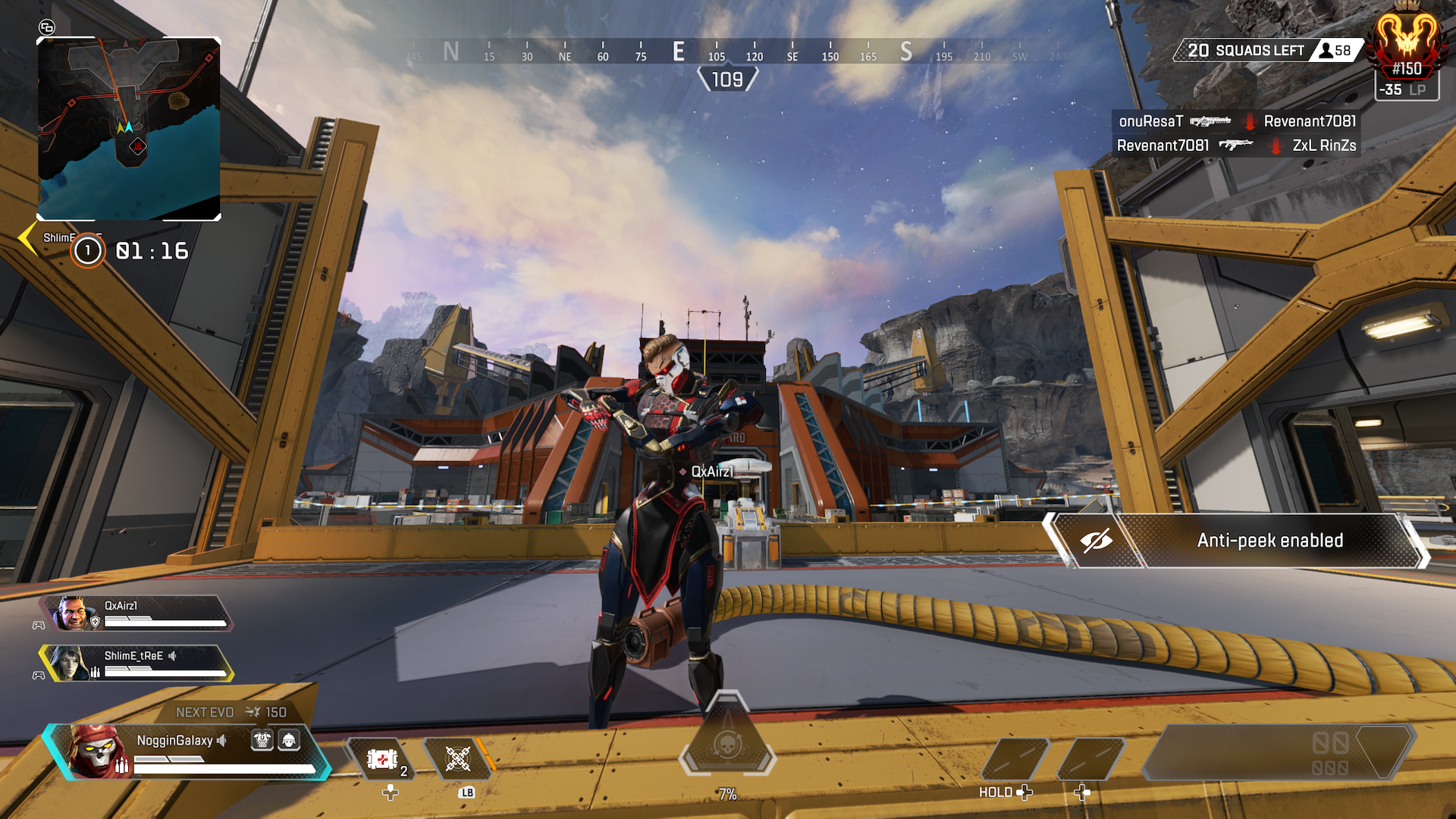The width and height of the screenshot is (1456, 819).
Task: Click the small icon above the minimap
Action: click(47, 28)
